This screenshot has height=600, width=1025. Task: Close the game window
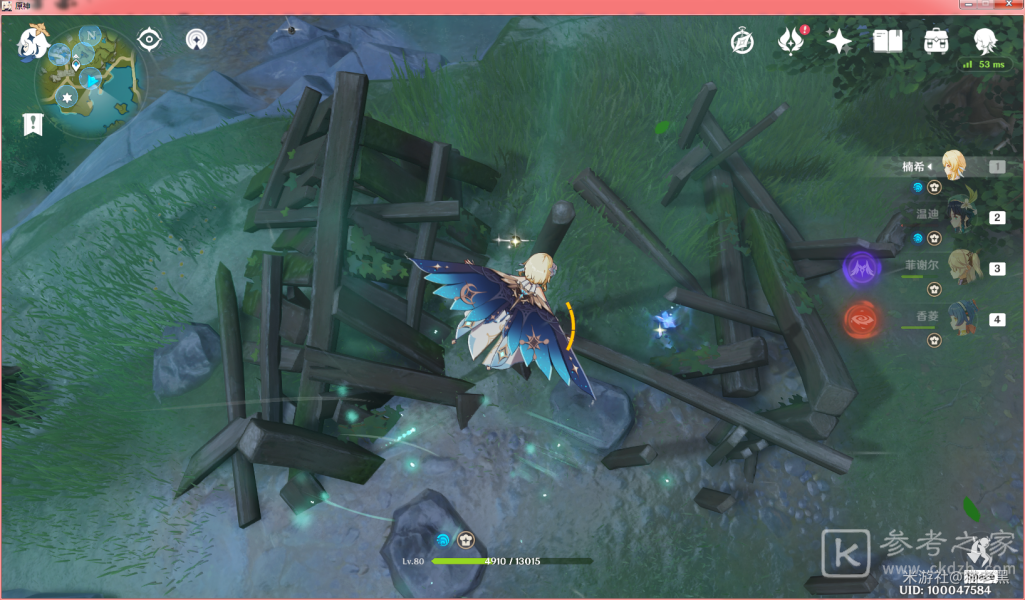click(1011, 7)
